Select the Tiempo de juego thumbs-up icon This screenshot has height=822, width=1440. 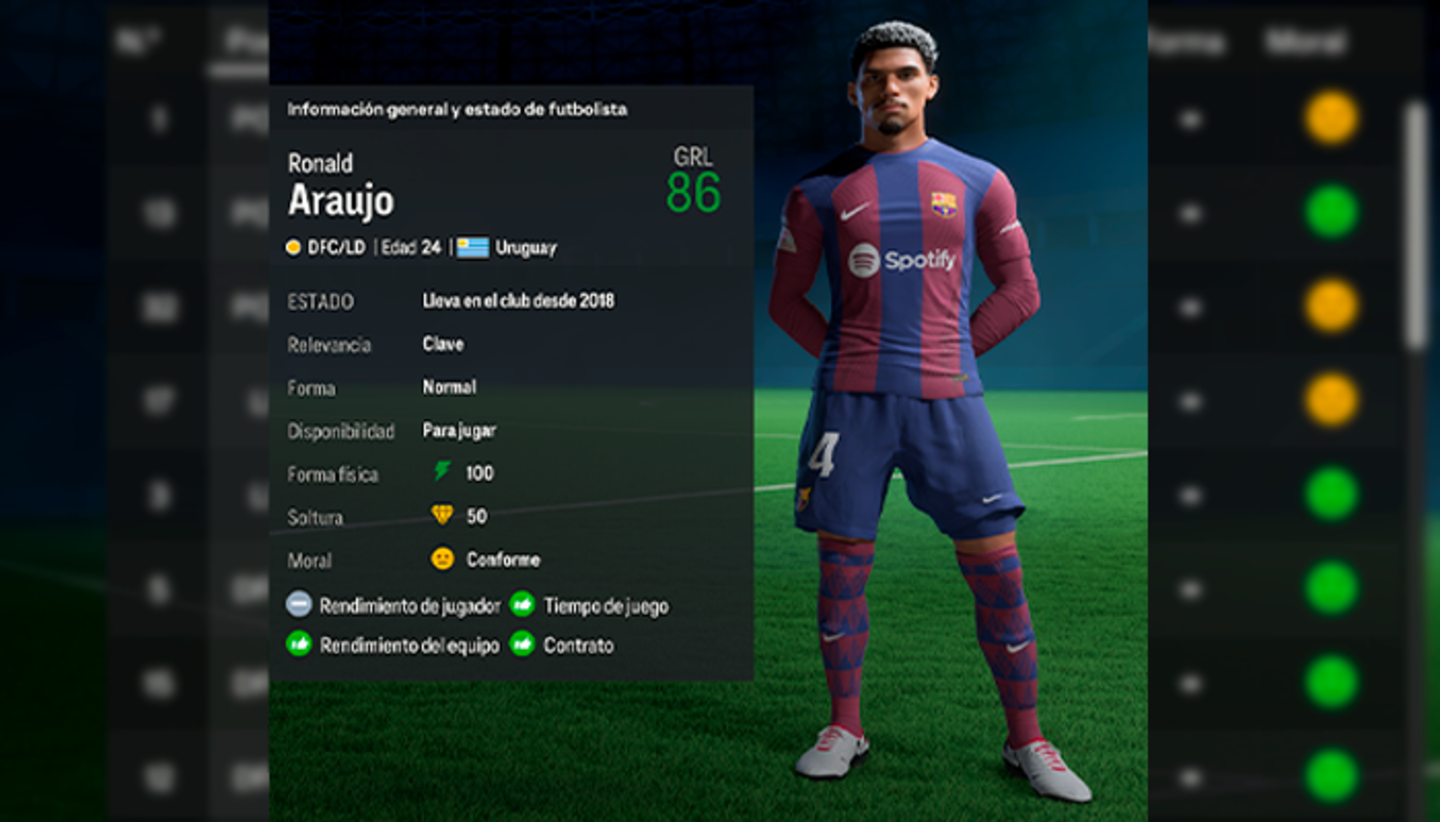521,605
